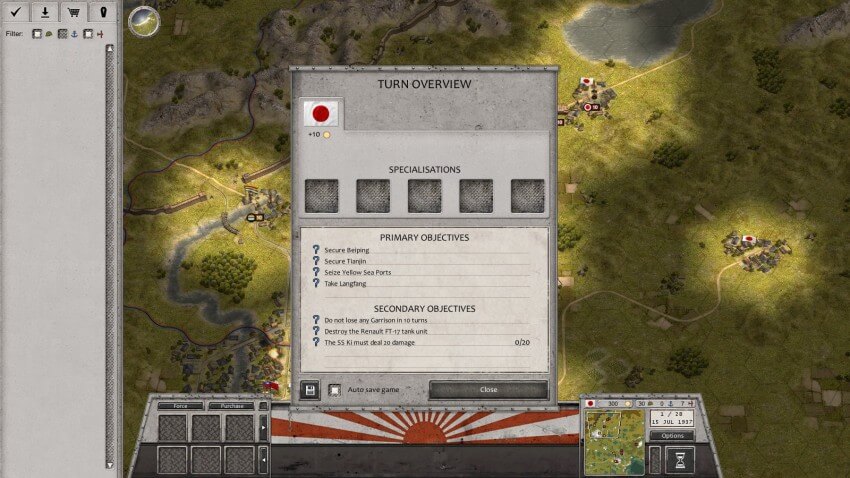Switch to the Purchase tab

pos(232,406)
